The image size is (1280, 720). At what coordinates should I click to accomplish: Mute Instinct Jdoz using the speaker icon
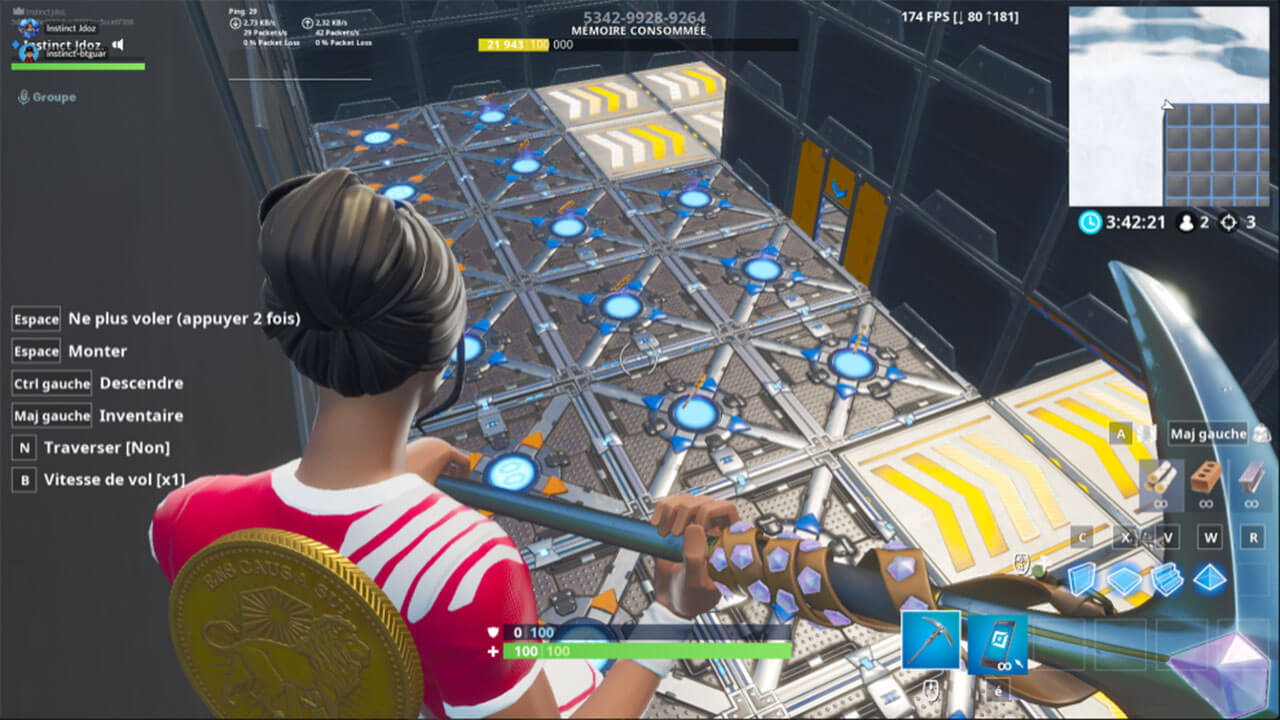(x=116, y=45)
